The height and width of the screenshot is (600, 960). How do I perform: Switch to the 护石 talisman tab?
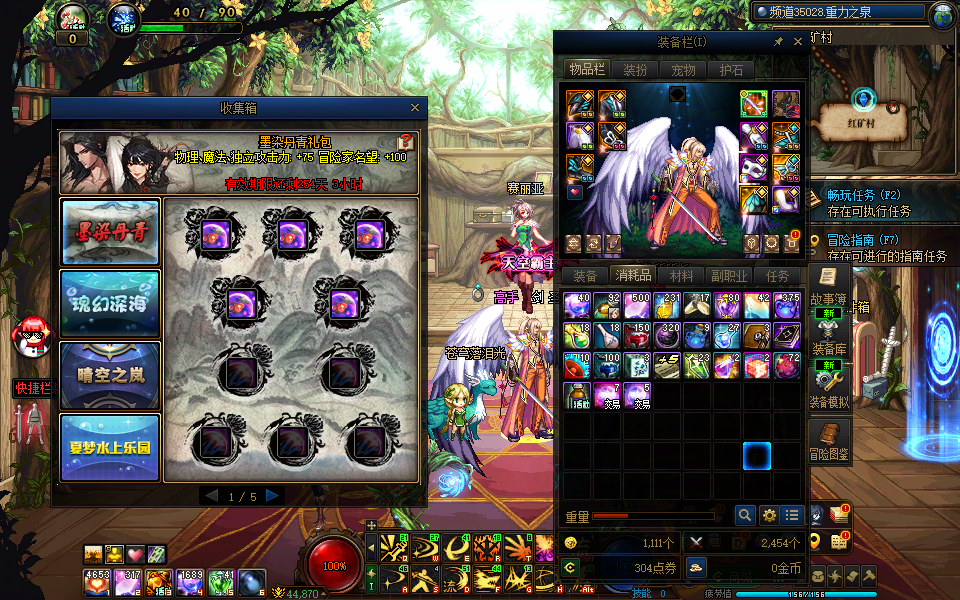[x=731, y=70]
